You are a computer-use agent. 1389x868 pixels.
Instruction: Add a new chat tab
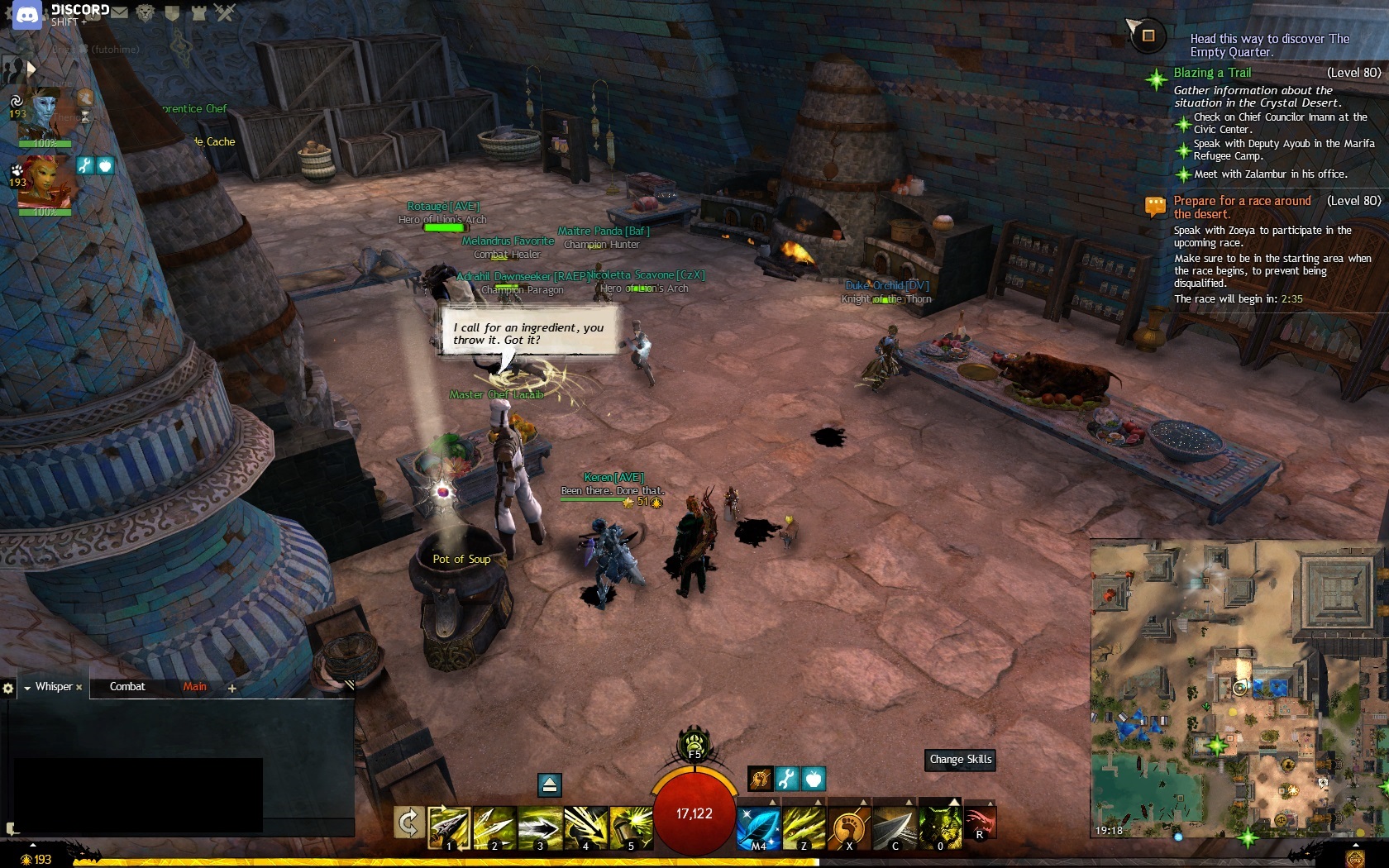point(232,688)
